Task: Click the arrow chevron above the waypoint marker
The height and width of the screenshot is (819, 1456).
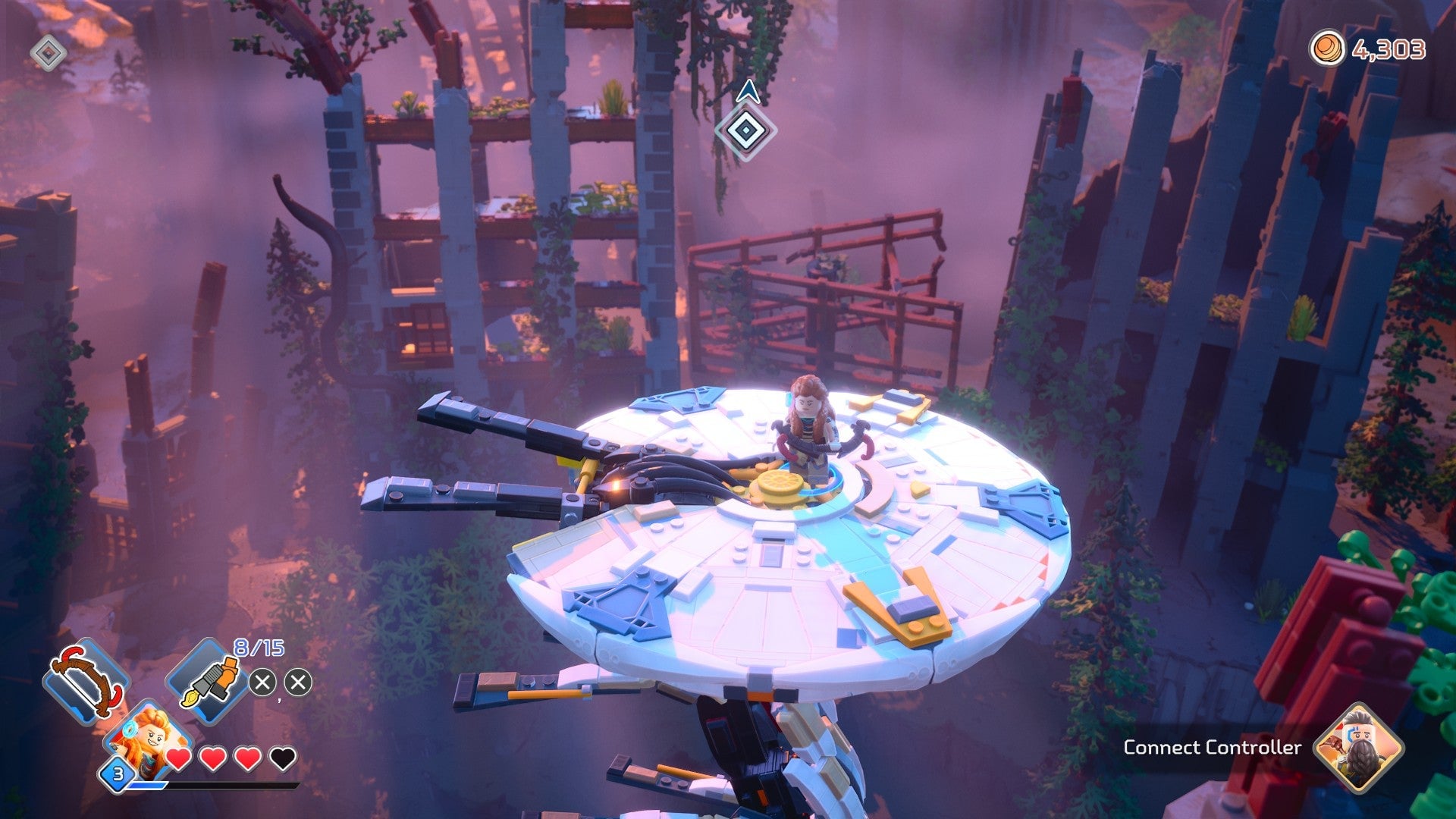Action: pyautogui.click(x=747, y=93)
